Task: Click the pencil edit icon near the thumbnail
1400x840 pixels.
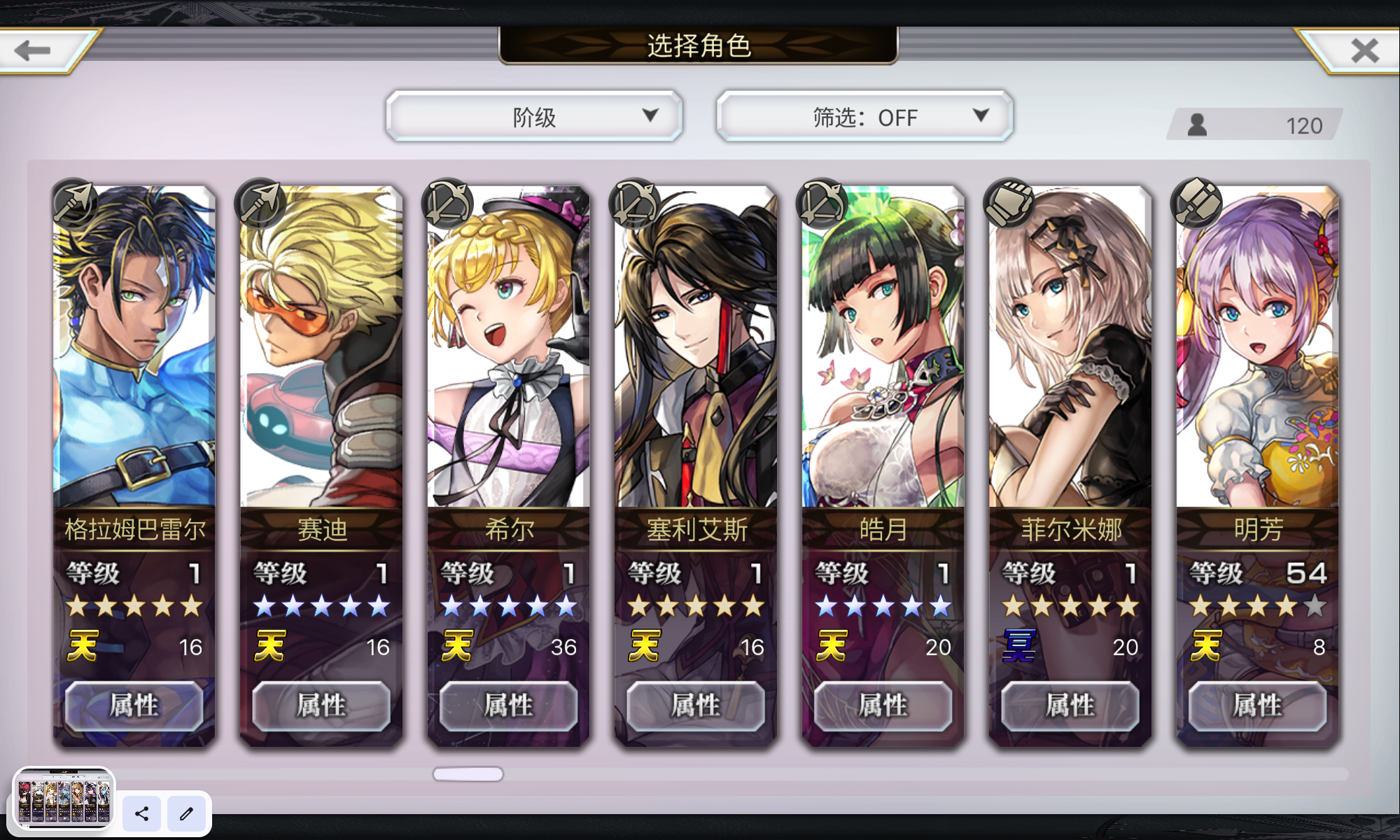Action: (185, 814)
